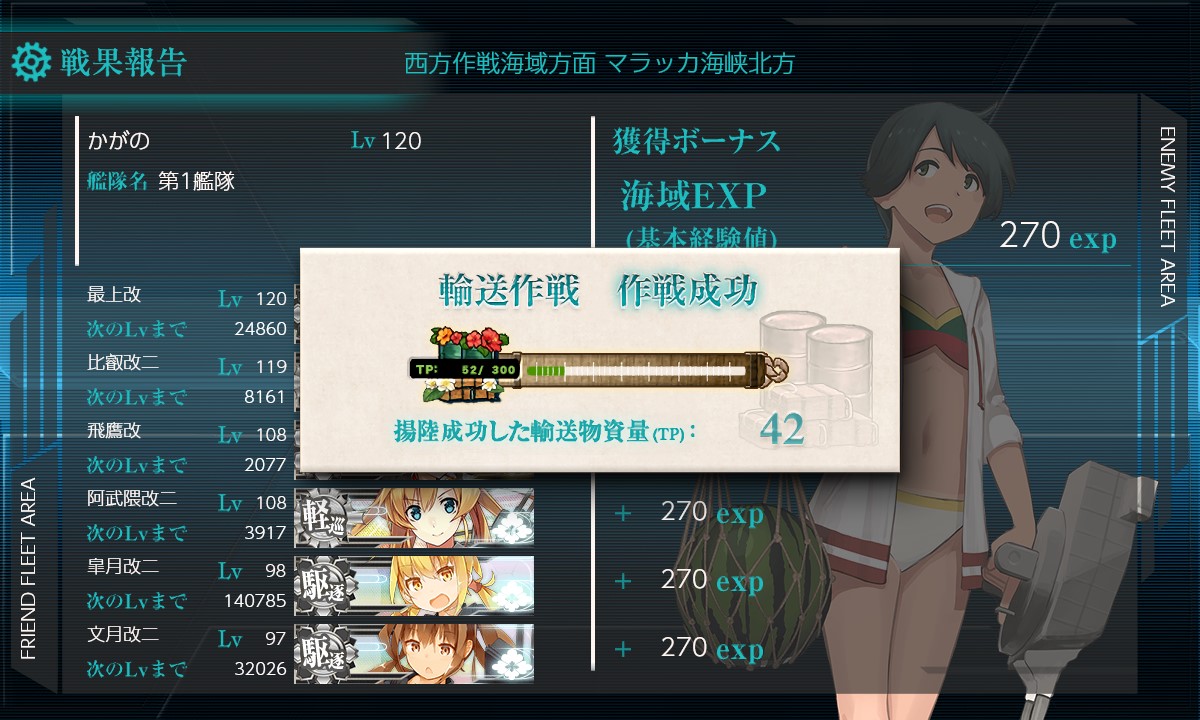Dismiss the transport operation success popup
This screenshot has width=1200, height=720.
click(x=598, y=360)
